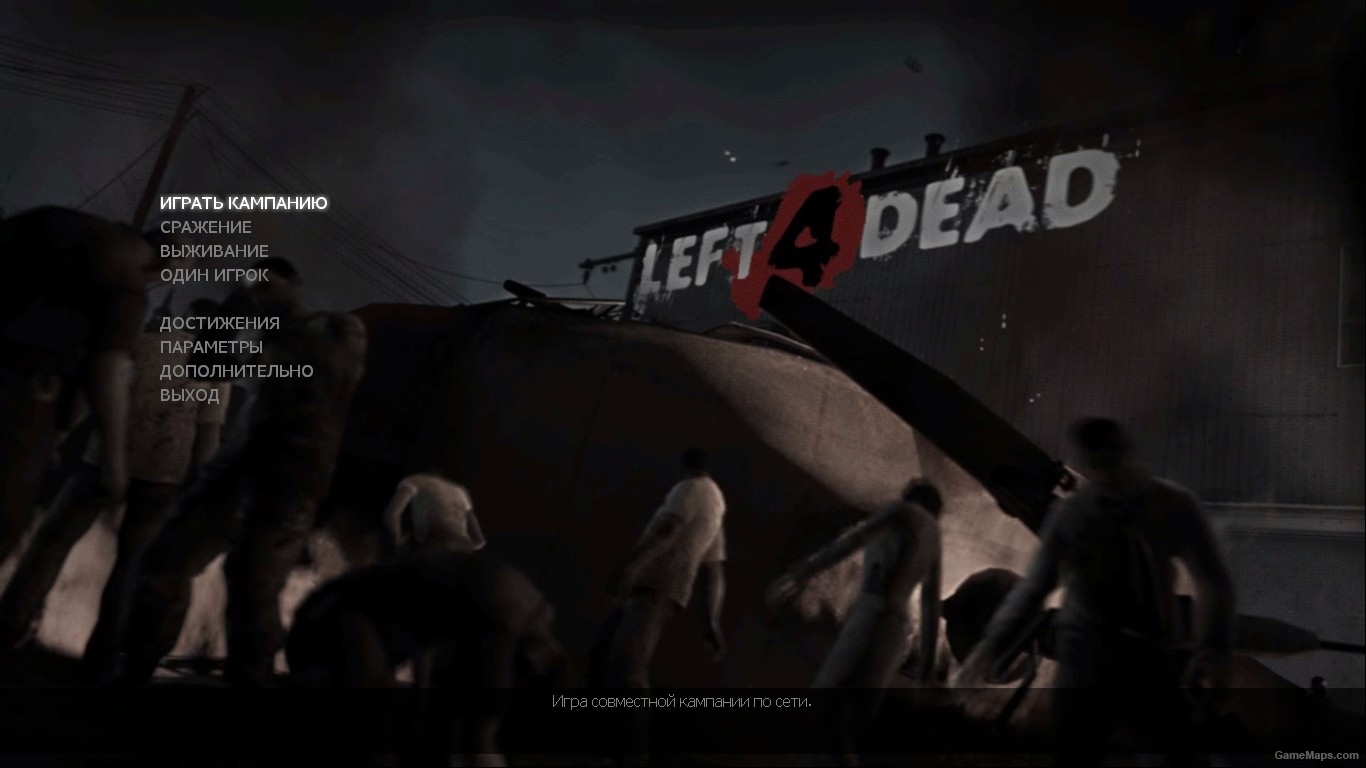Click the versus battle option below campaign
Viewport: 1366px width, 768px height.
click(x=205, y=227)
